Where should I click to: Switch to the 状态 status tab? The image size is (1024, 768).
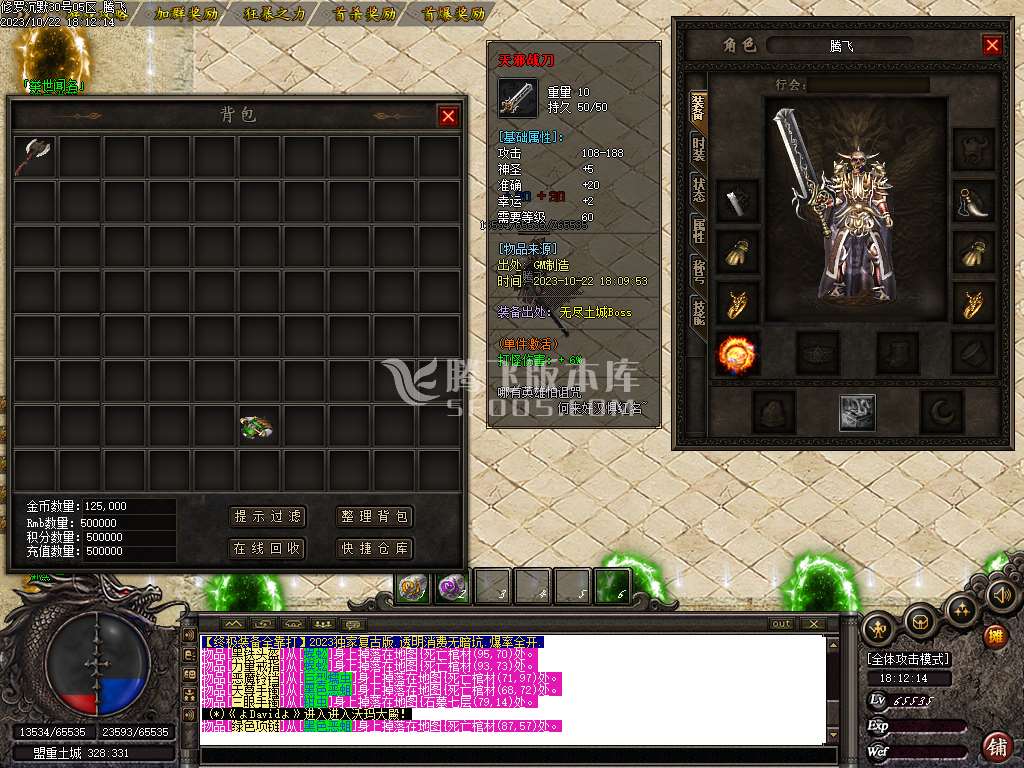(698, 191)
